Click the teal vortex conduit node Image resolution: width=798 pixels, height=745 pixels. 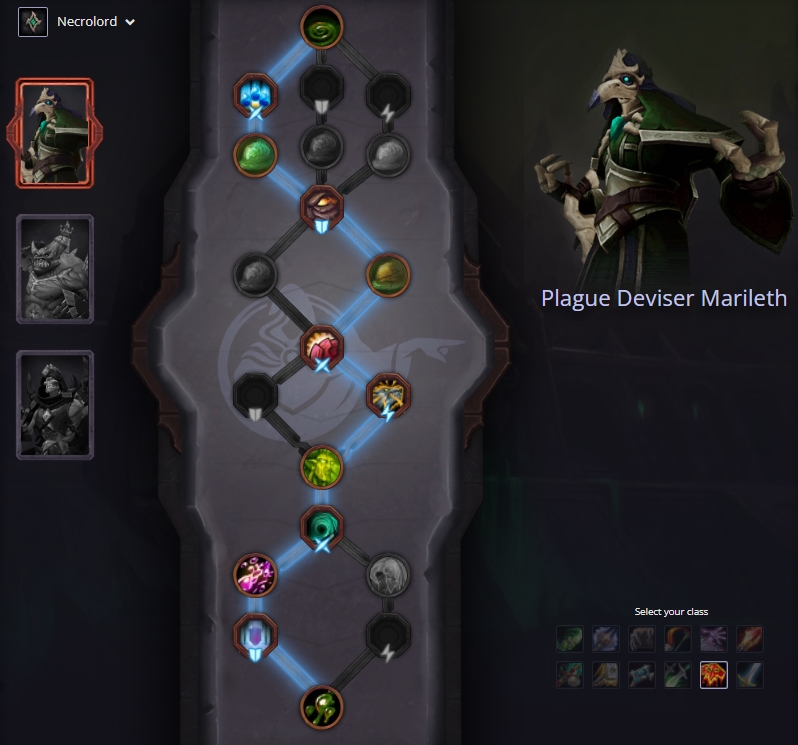[322, 526]
